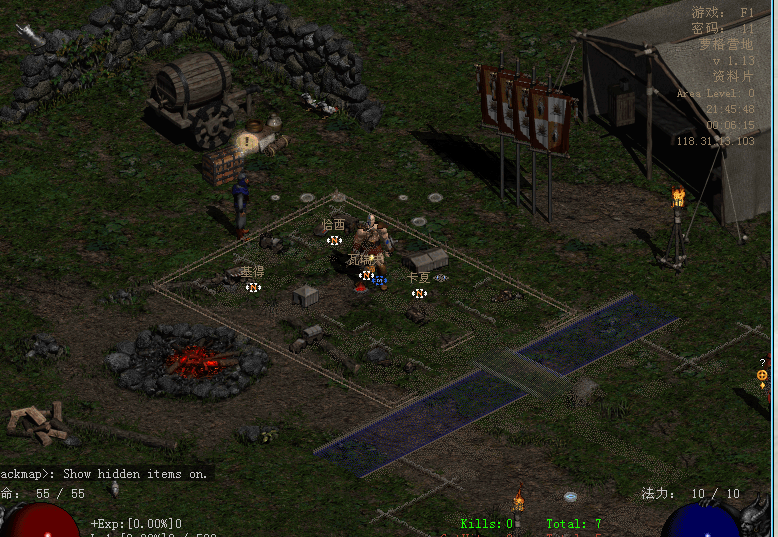Select the 瓦瑞夫 automap marker

tap(367, 275)
